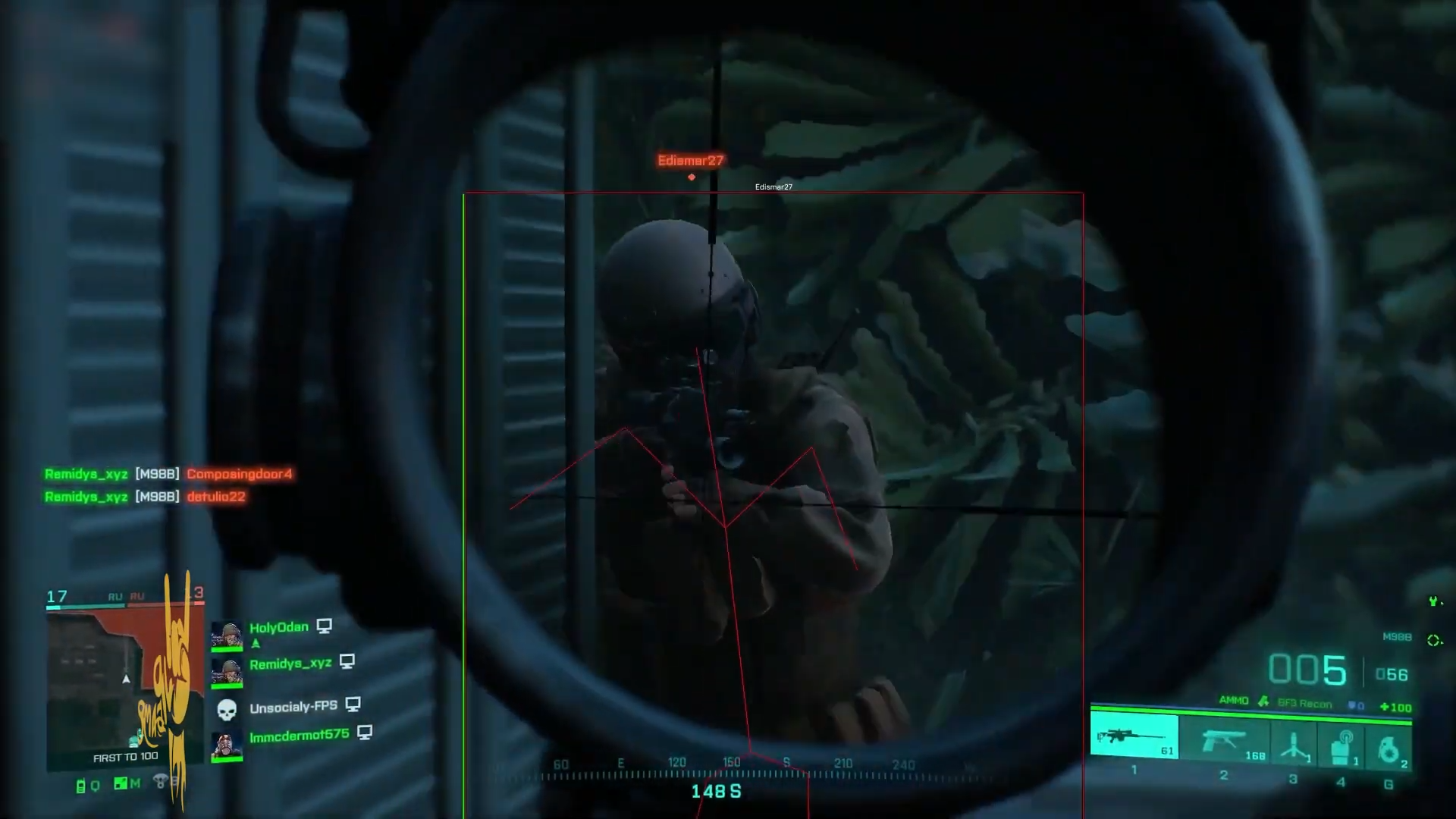
Task: Select the frag grenade slot
Action: [x=1389, y=748]
